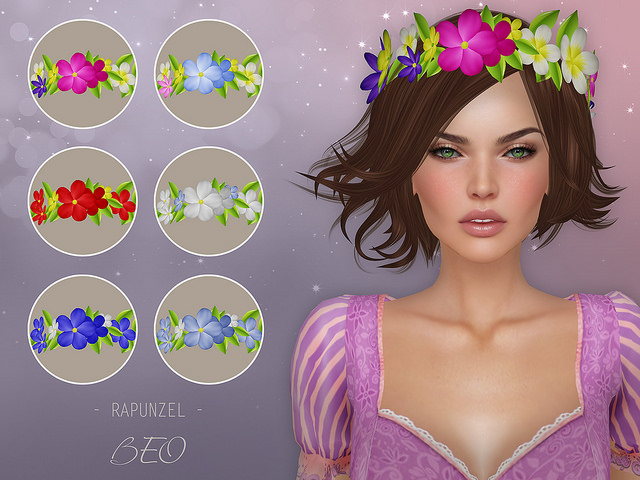Pick the white flower crown swatch
This screenshot has height=480, width=640.
tap(209, 201)
